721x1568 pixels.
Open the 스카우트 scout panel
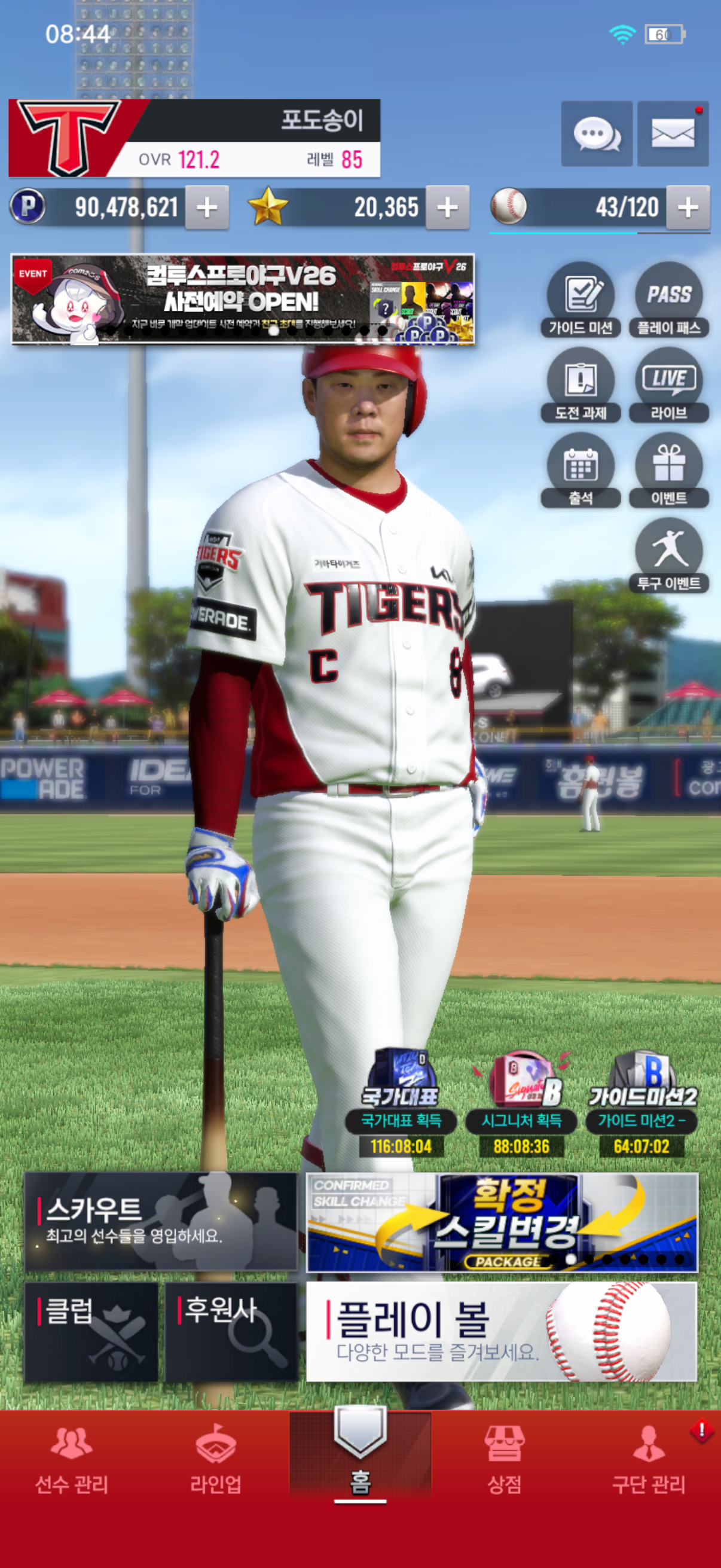click(161, 1221)
